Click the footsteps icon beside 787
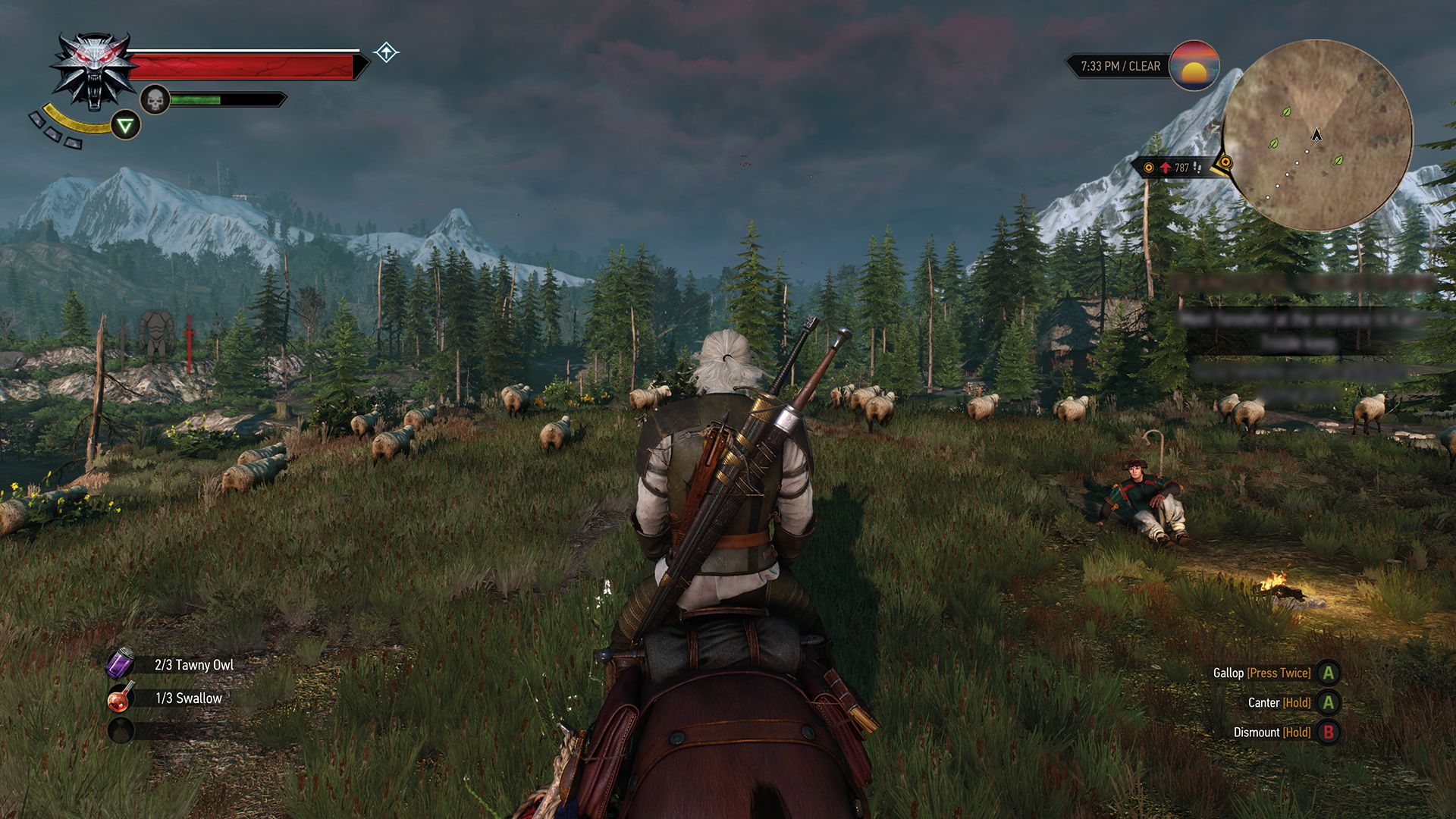 (1197, 166)
